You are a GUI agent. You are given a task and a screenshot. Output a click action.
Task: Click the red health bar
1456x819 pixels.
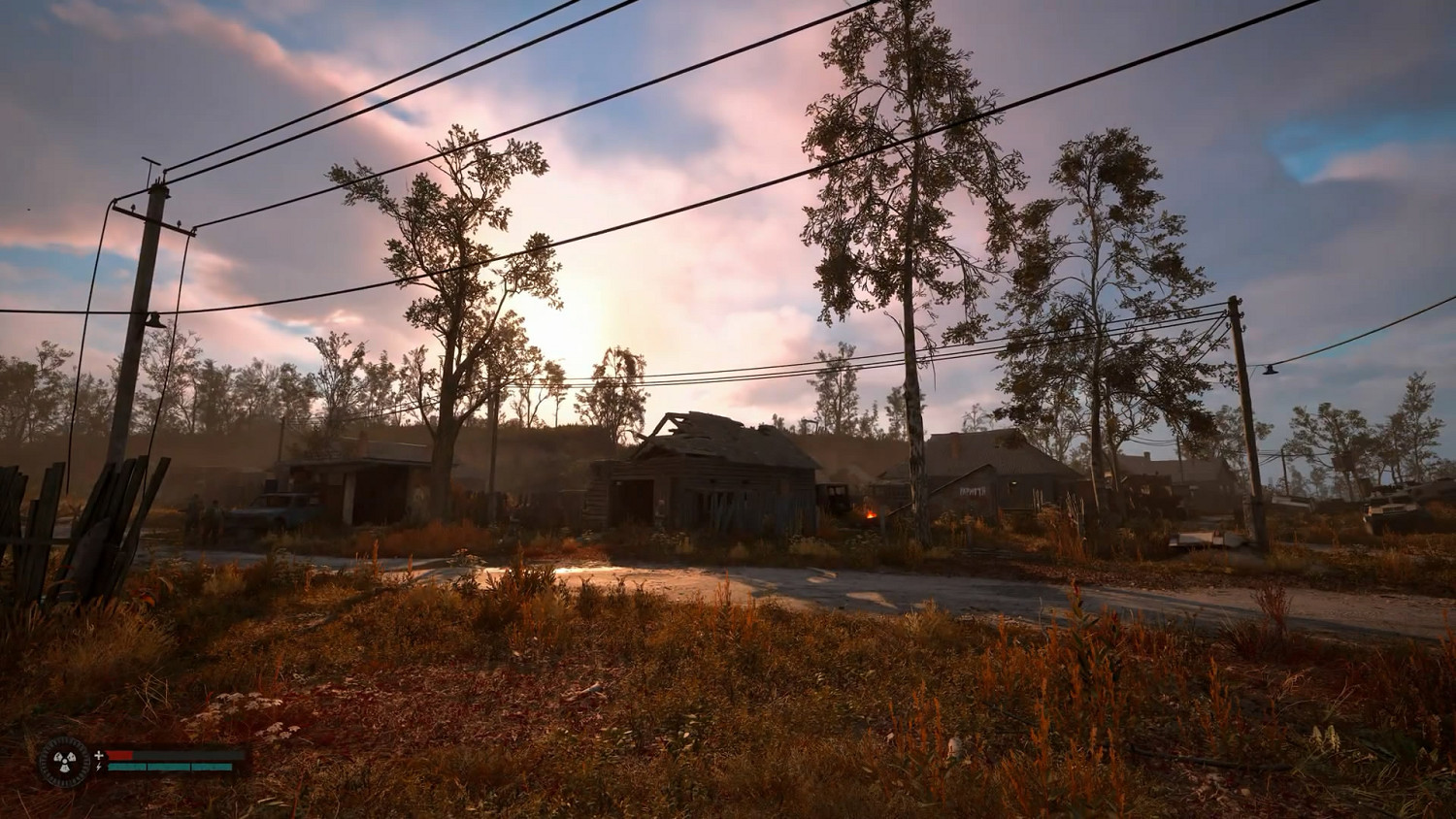click(119, 754)
